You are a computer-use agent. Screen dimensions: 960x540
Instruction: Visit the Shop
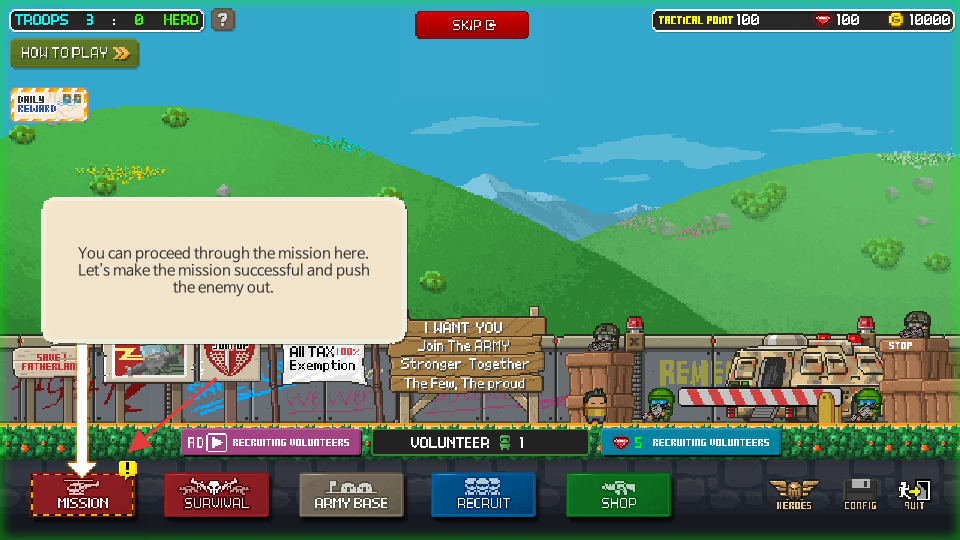(618, 494)
